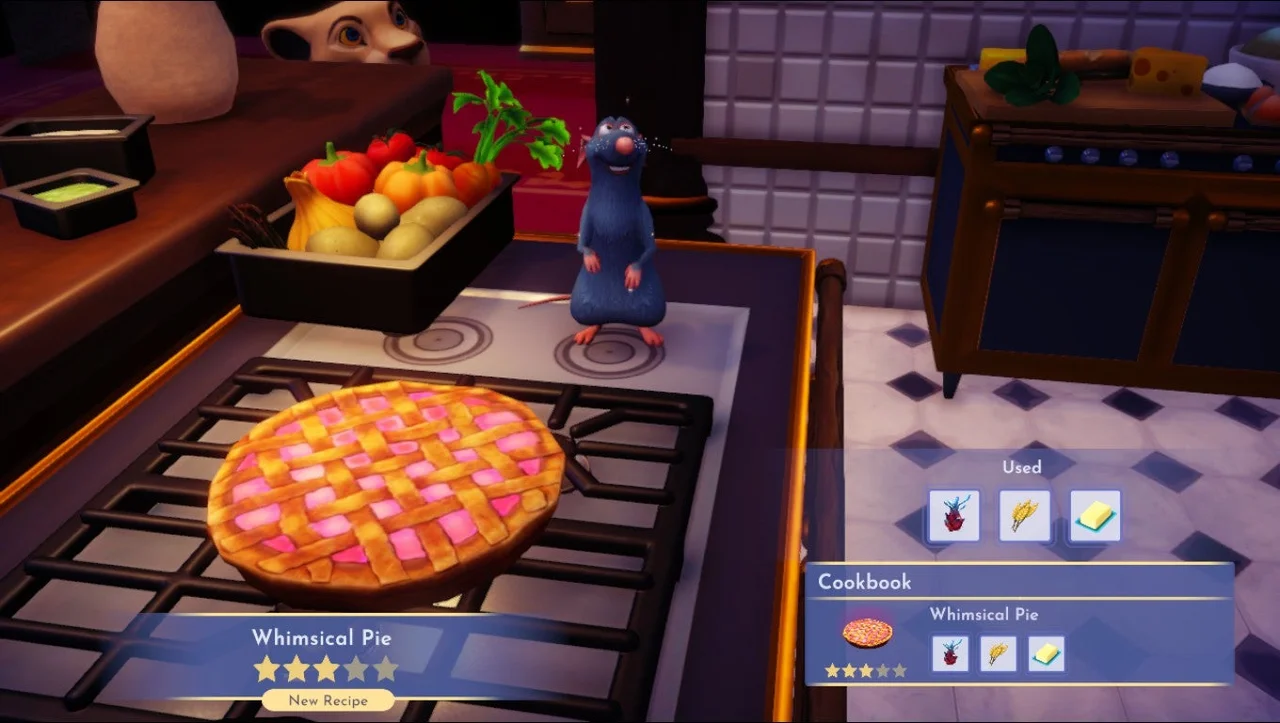Click the wheat ingredient icon under Used
This screenshot has width=1280, height=723.
pyautogui.click(x=1024, y=515)
